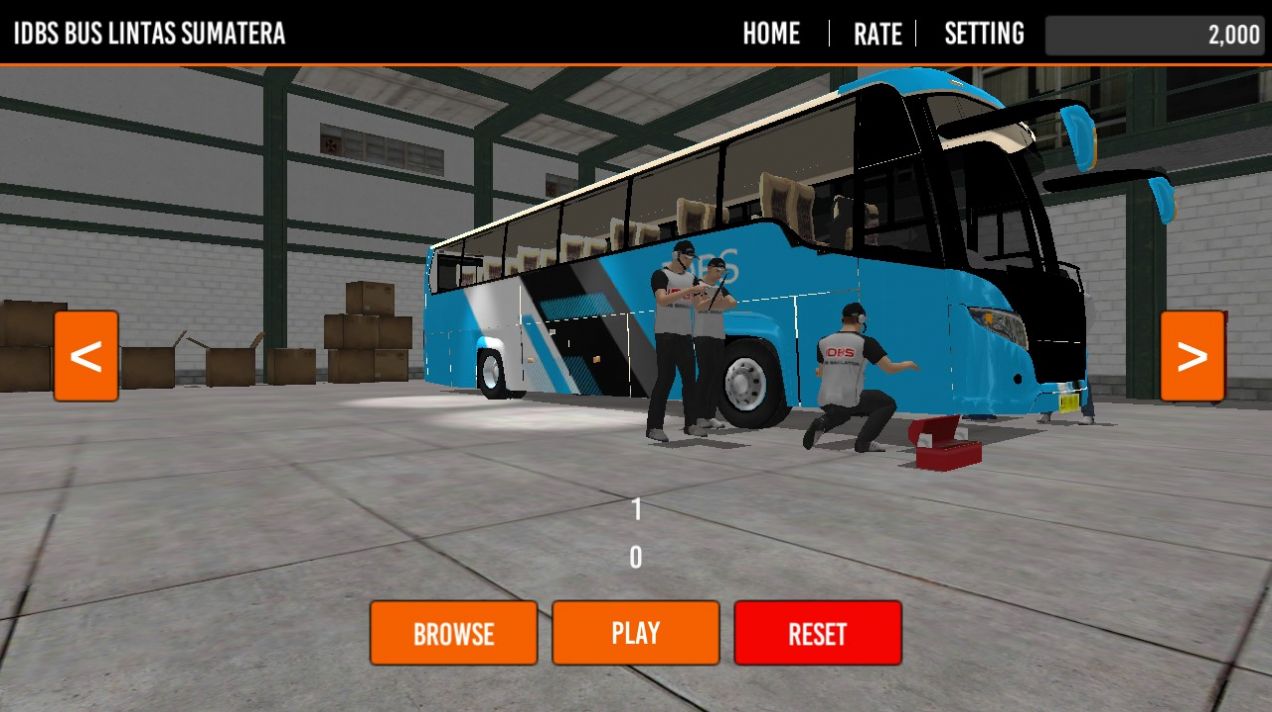Start driving with the PLAY button

635,633
